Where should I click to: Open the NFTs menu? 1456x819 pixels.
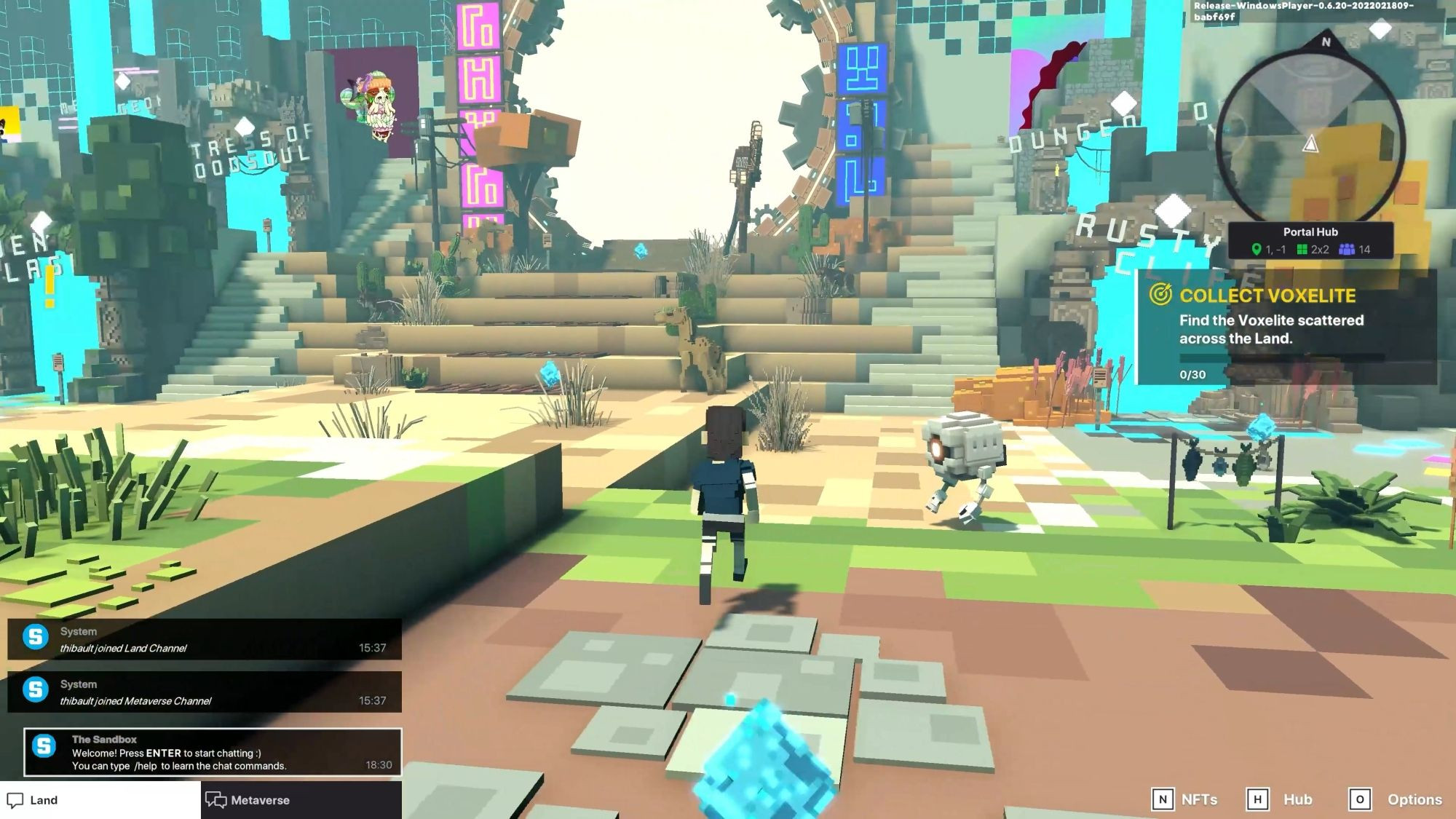(x=1184, y=799)
